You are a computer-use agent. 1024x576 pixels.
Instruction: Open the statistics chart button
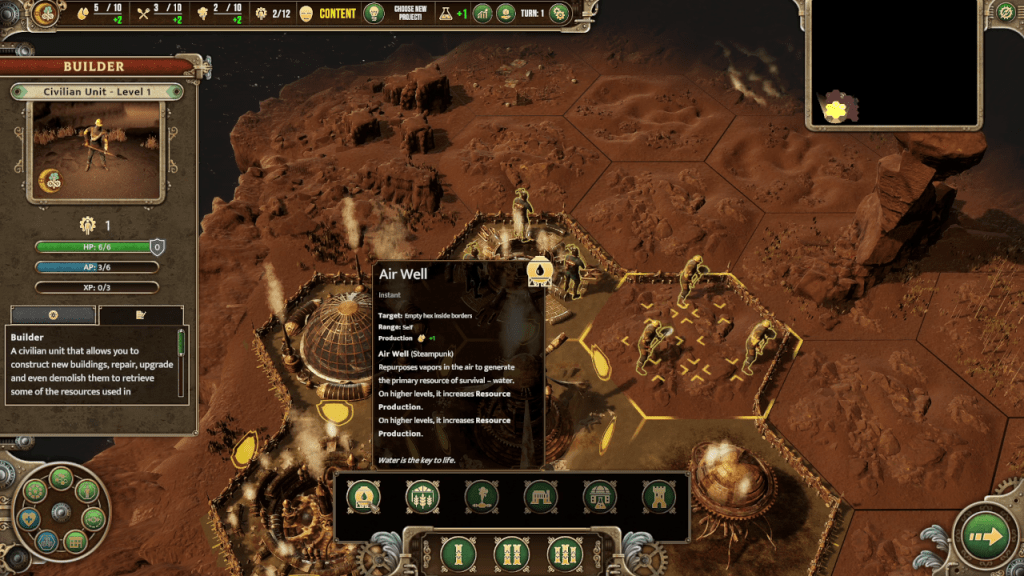click(x=482, y=13)
